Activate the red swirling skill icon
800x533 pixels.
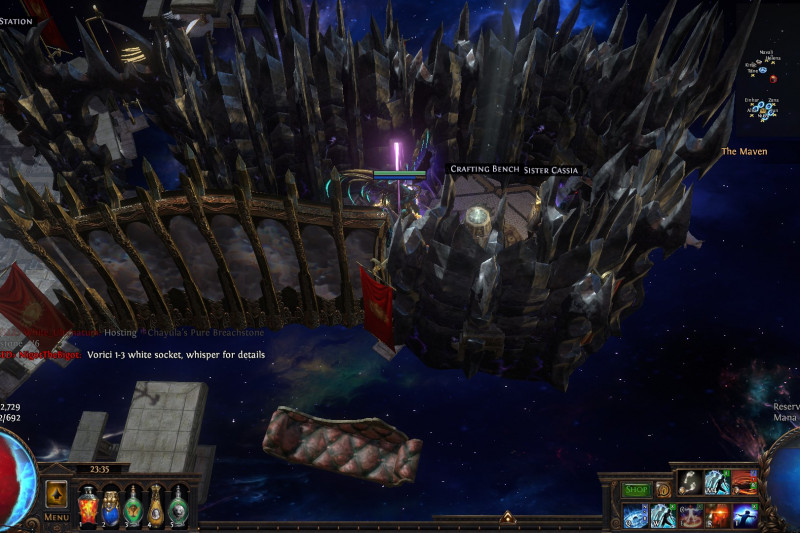click(x=744, y=483)
